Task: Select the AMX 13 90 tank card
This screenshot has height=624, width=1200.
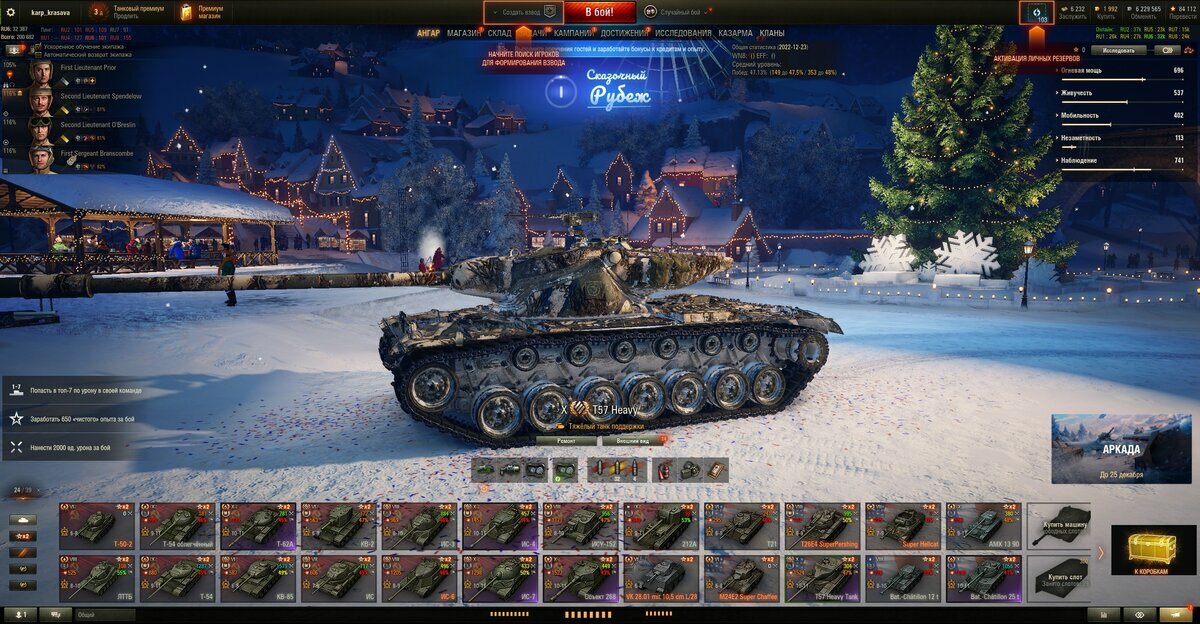Action: coord(983,524)
